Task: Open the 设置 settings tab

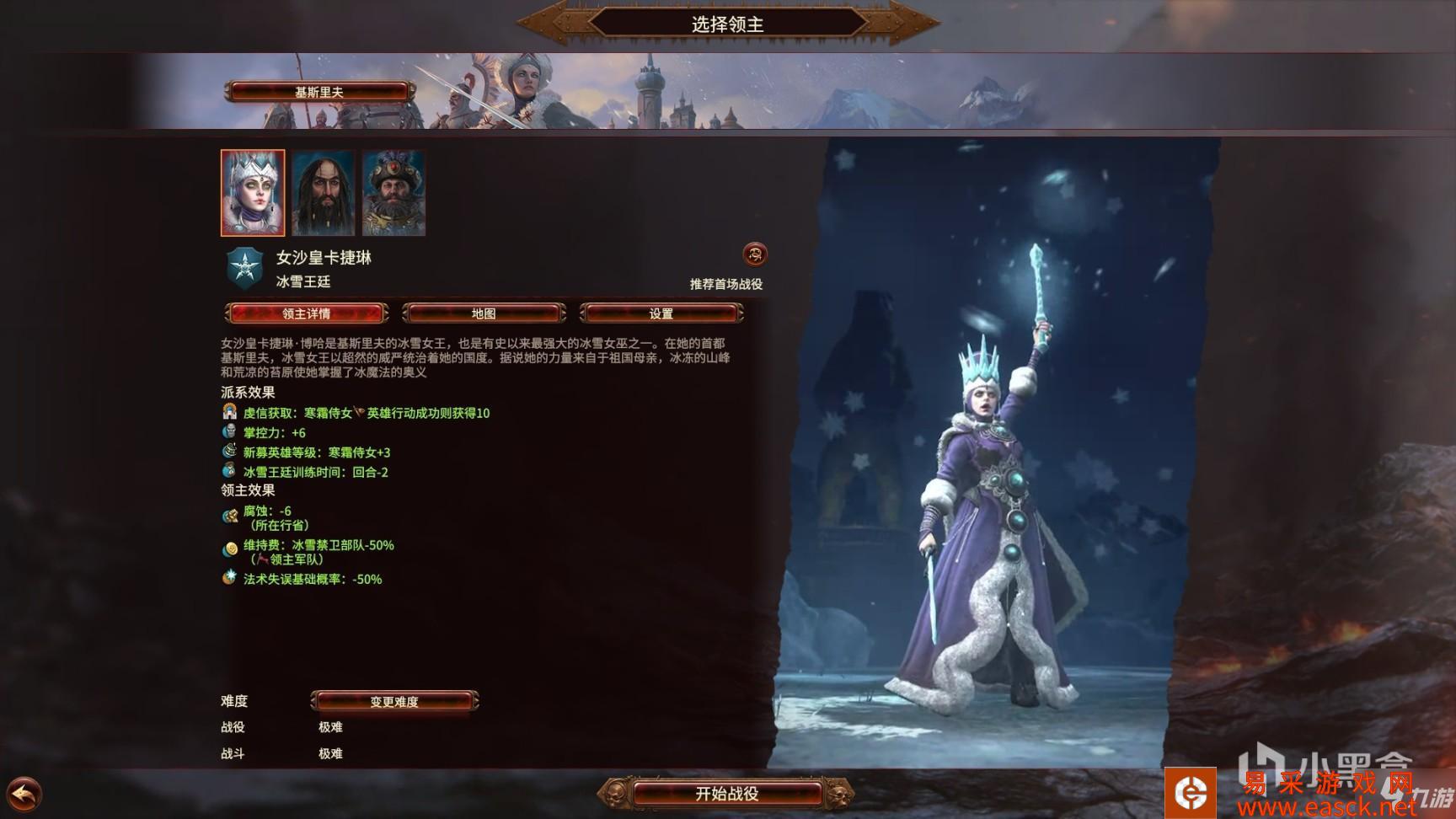Action: coord(661,313)
